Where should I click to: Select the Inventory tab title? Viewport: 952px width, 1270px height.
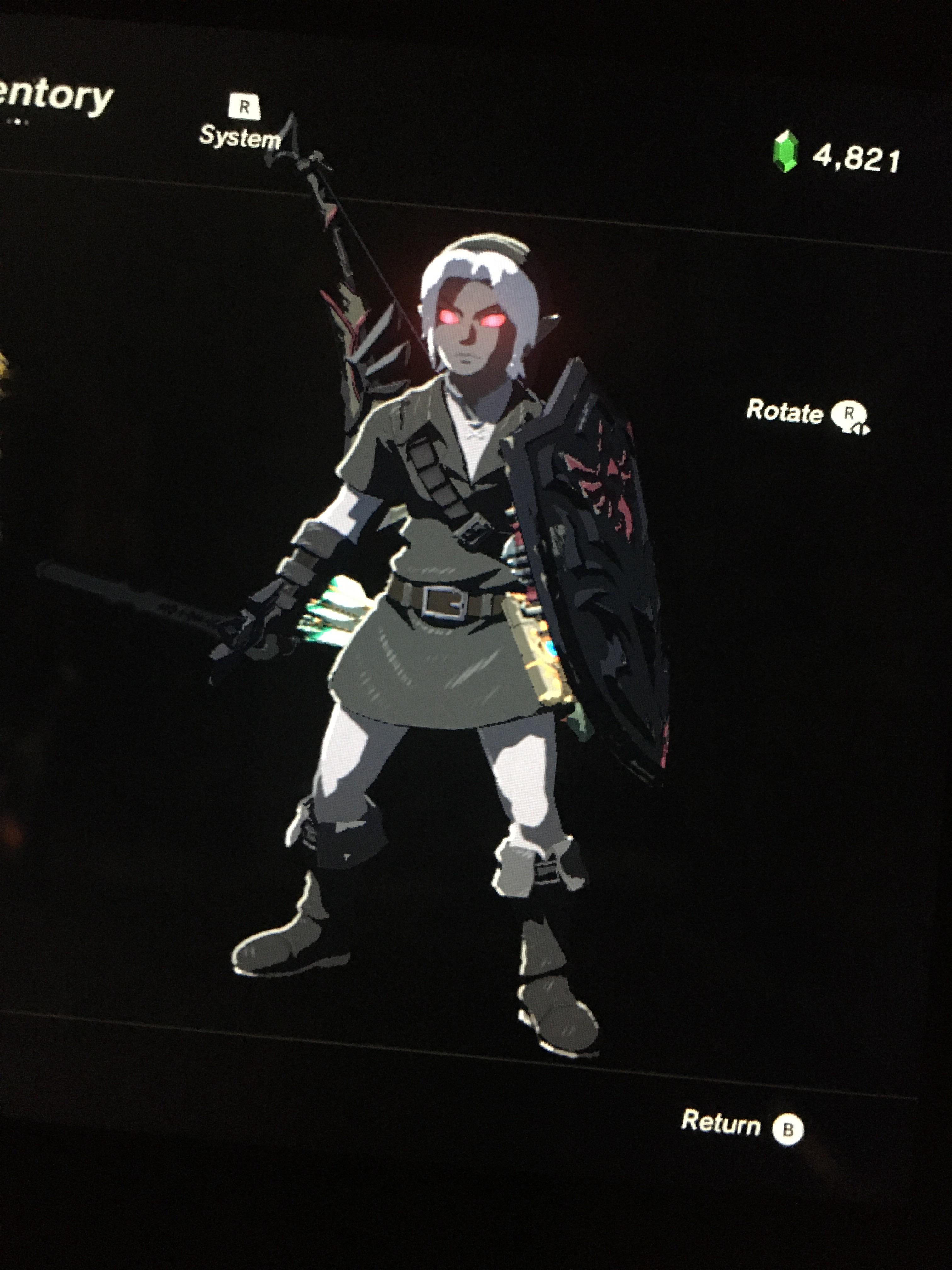coord(54,95)
